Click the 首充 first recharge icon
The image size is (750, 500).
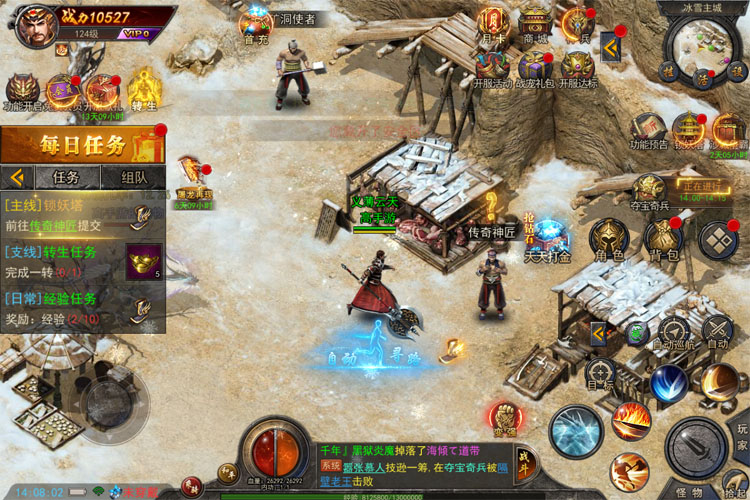pos(257,25)
